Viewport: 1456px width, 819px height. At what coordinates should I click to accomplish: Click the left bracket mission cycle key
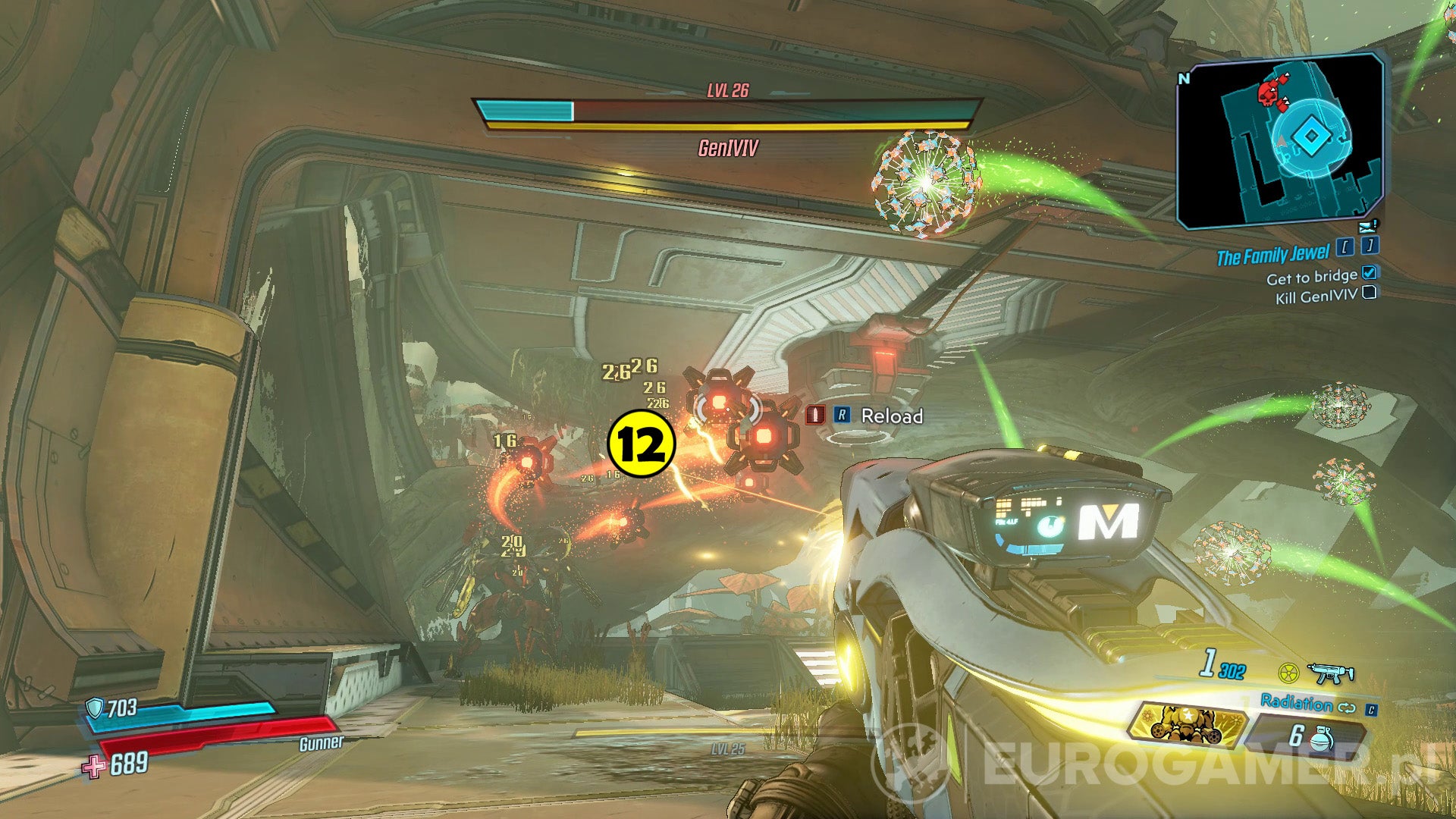1345,247
